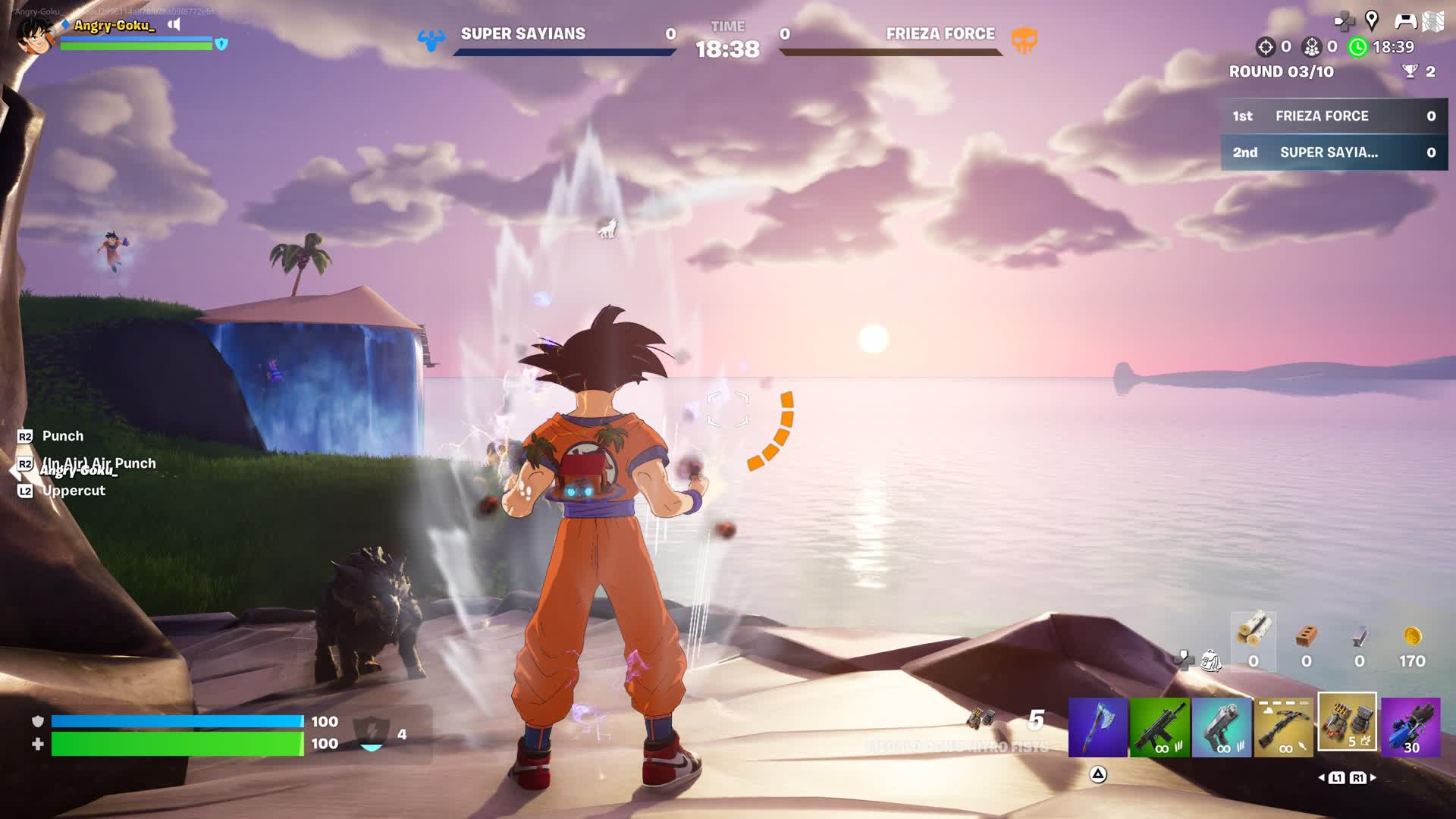Select the Frieza Force leaderboard row

click(1334, 116)
